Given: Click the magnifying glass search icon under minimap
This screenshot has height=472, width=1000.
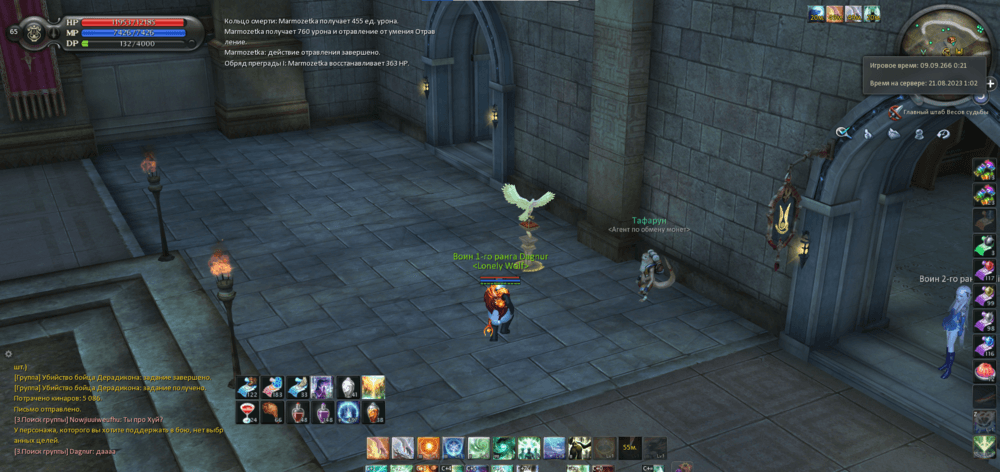Looking at the screenshot, I should click(842, 133).
